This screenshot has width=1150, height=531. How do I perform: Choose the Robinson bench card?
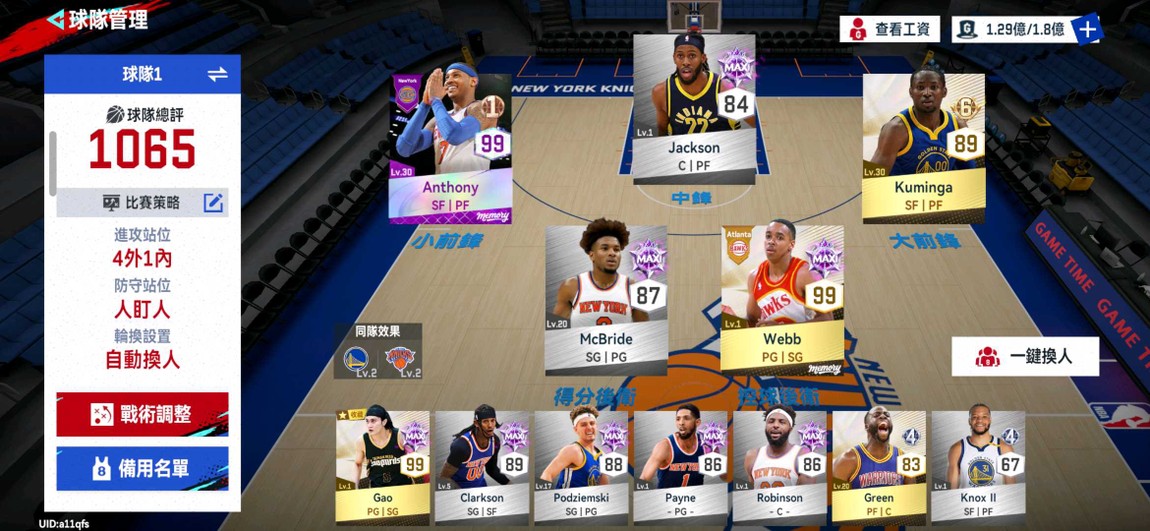point(779,466)
